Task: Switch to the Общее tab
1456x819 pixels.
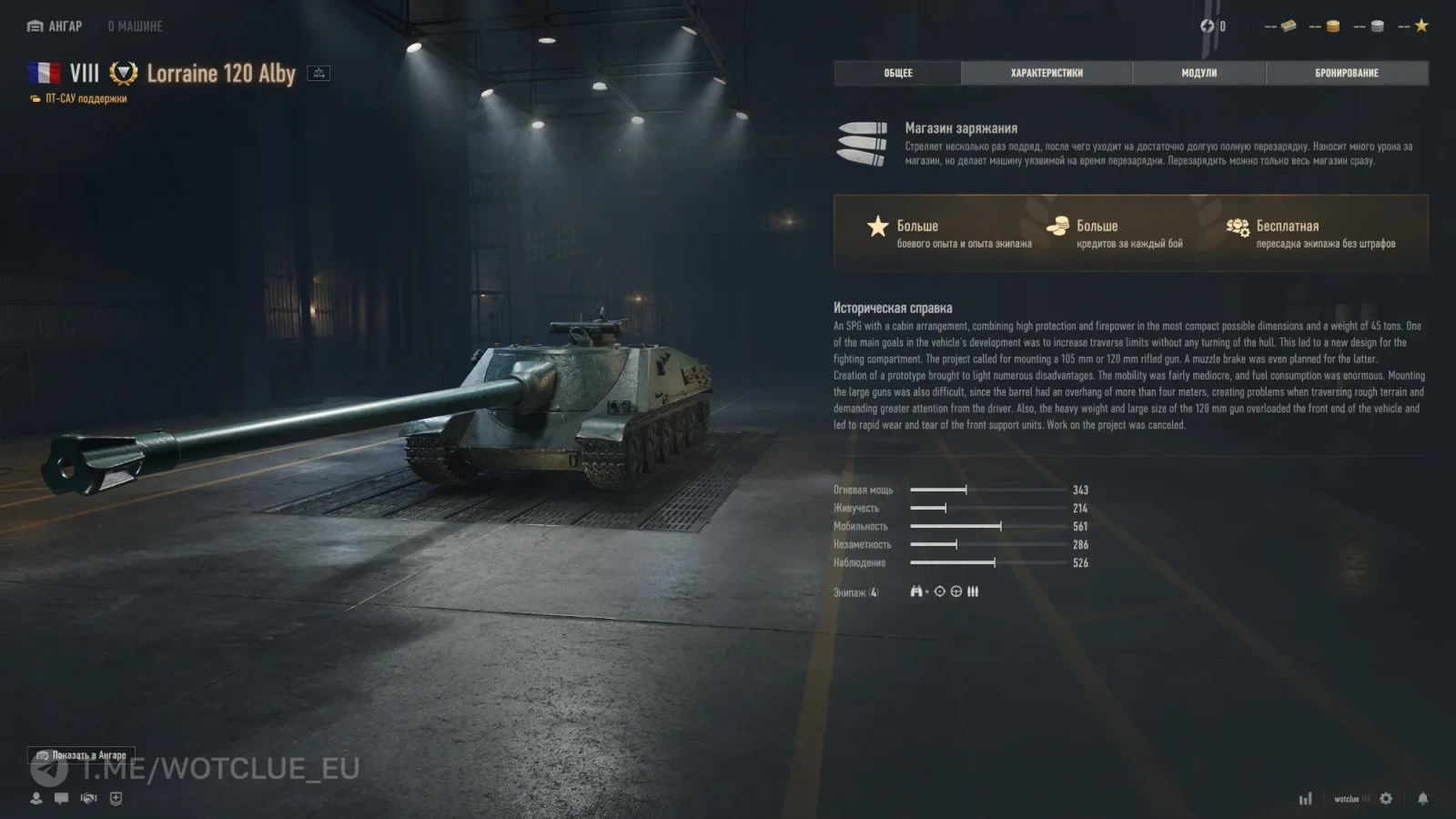Action: (x=897, y=73)
